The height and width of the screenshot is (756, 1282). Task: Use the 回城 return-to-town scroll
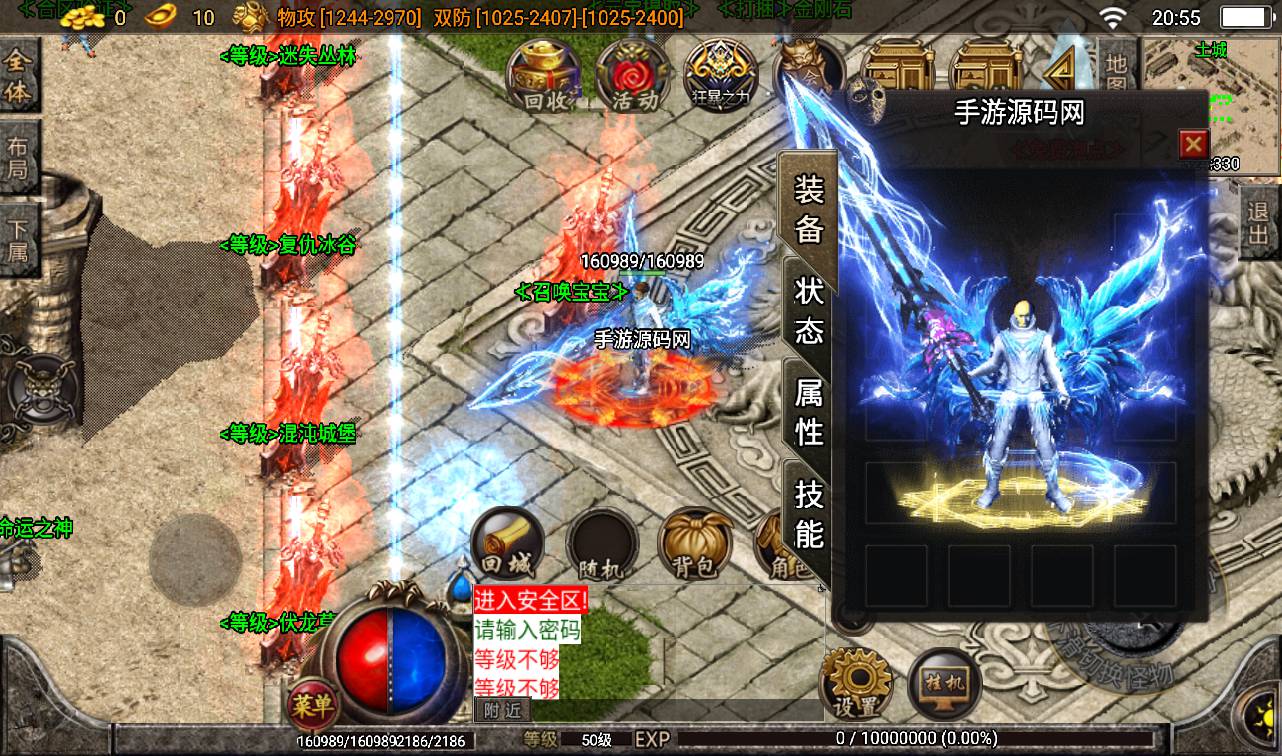click(506, 545)
